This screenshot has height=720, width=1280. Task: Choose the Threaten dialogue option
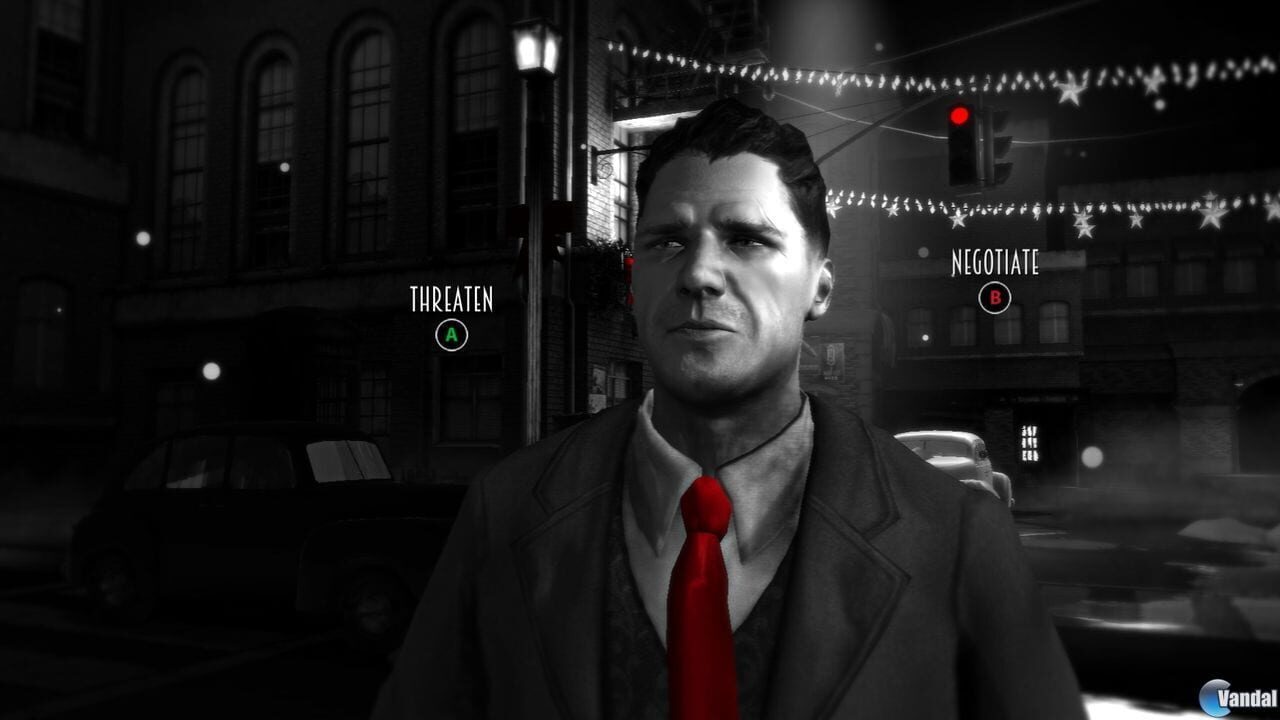coord(452,335)
